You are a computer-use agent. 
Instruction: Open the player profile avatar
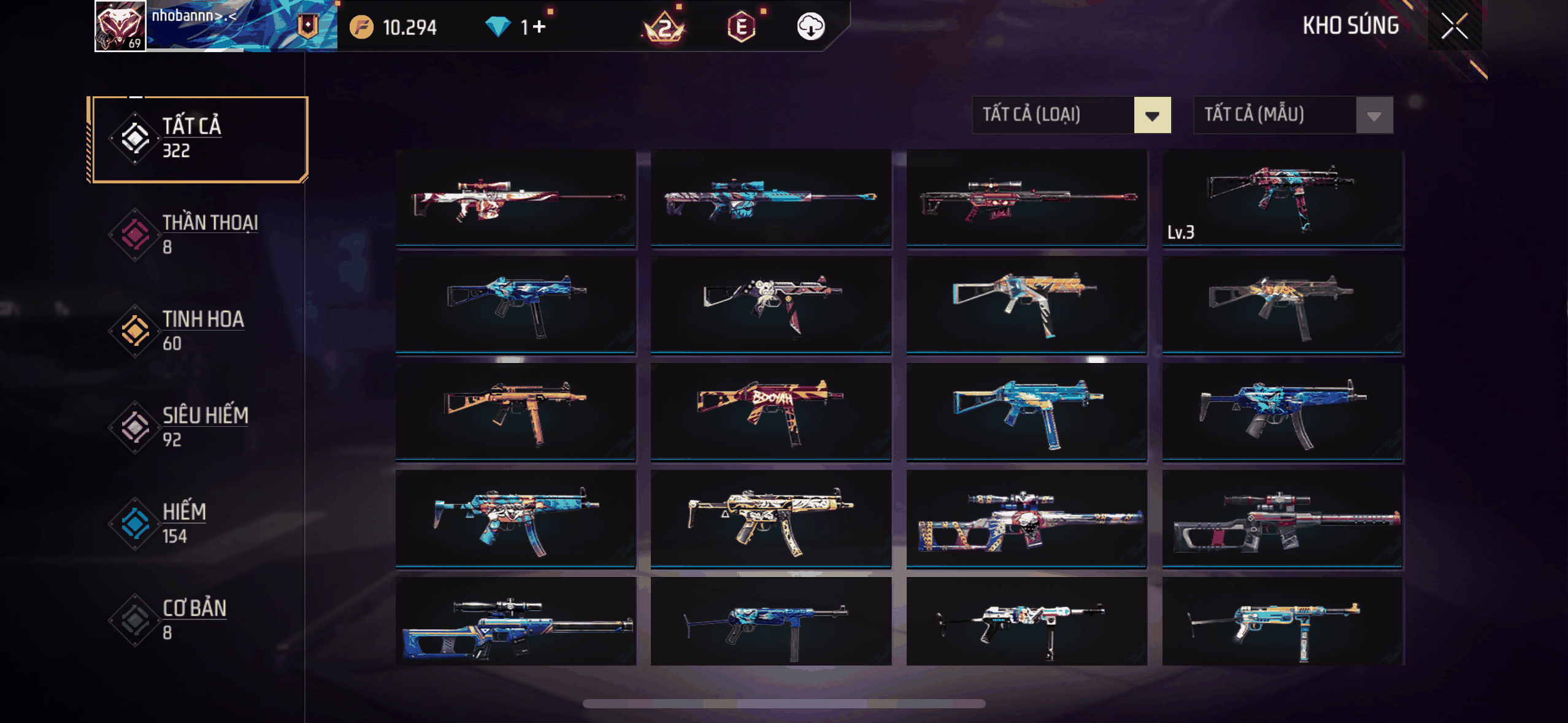(x=120, y=26)
